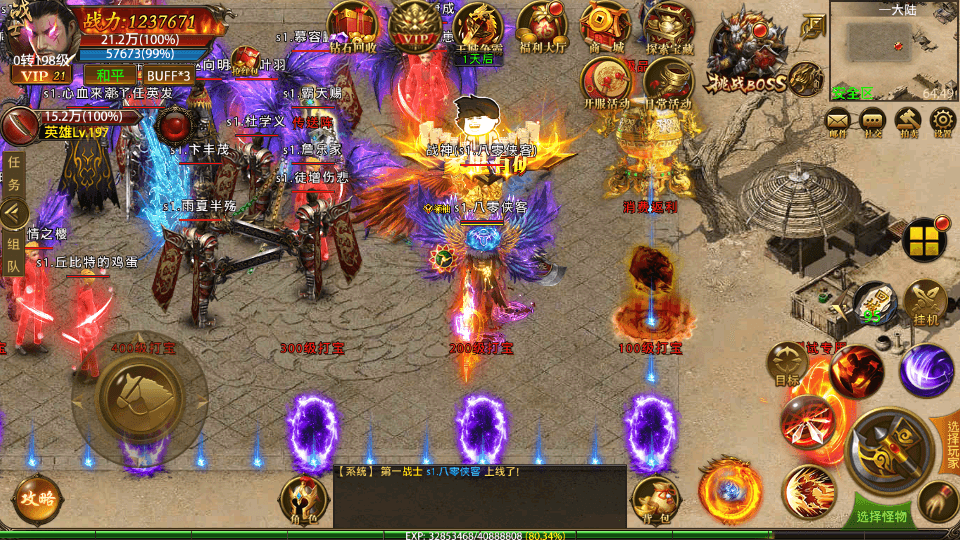Viewport: 960px width, 540px height.
Task: Open the 任务 quest tab
Action: [x=14, y=172]
